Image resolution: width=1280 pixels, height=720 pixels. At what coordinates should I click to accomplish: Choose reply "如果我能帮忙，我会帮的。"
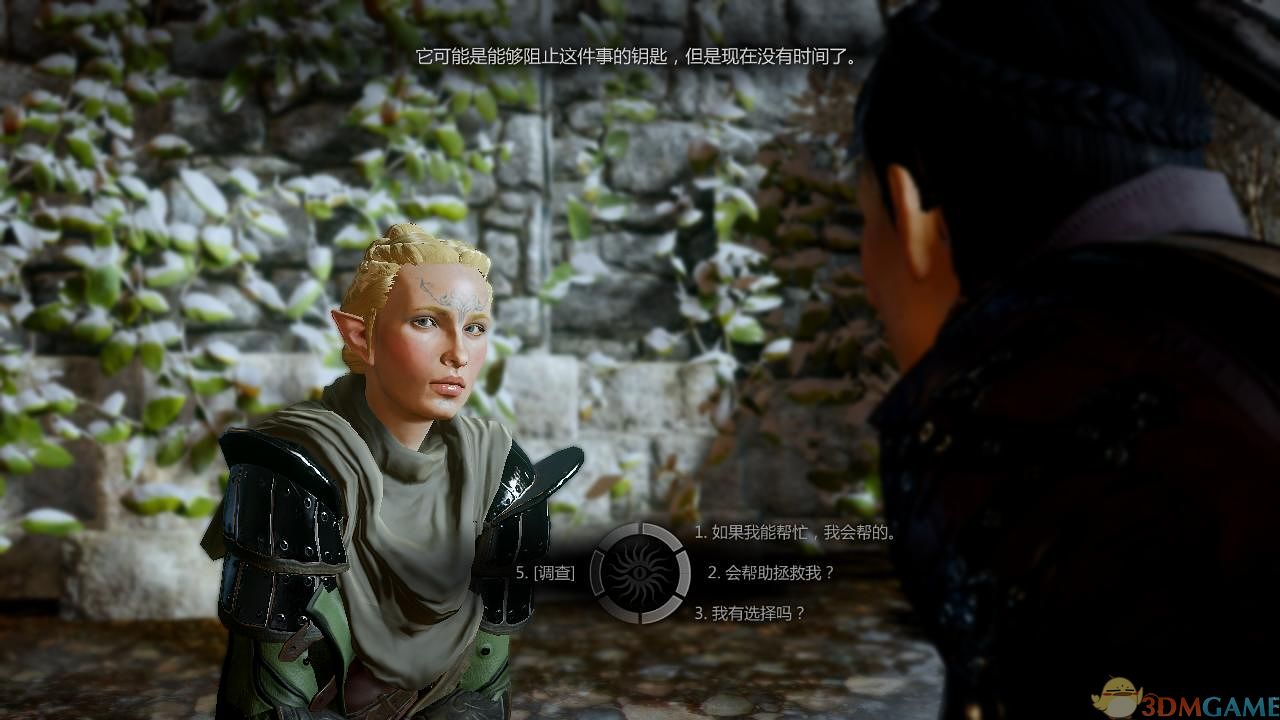click(x=795, y=533)
